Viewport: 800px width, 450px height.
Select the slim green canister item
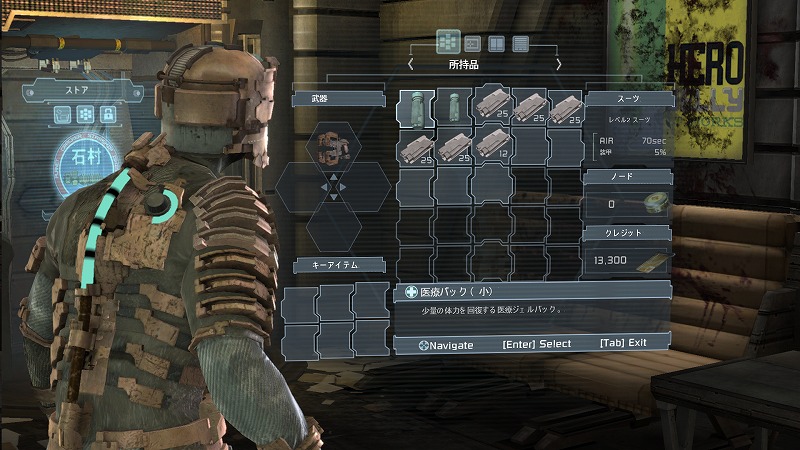(453, 108)
